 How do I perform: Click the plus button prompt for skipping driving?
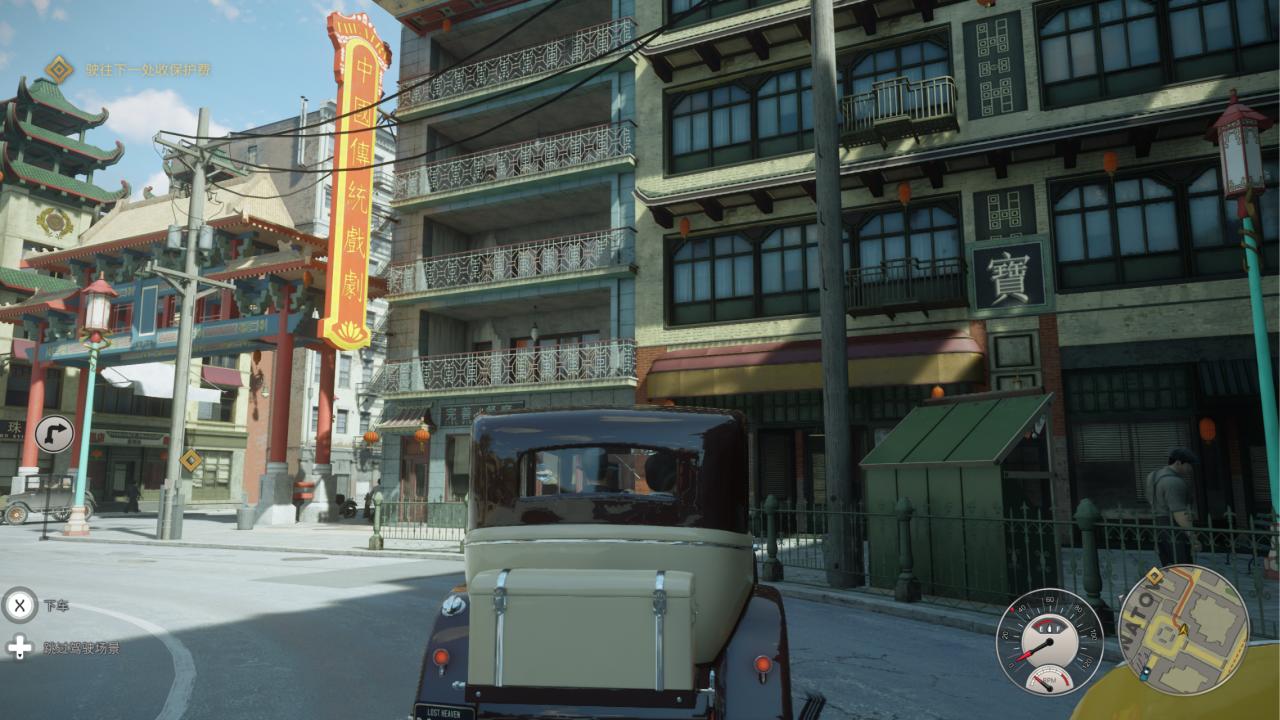18,647
